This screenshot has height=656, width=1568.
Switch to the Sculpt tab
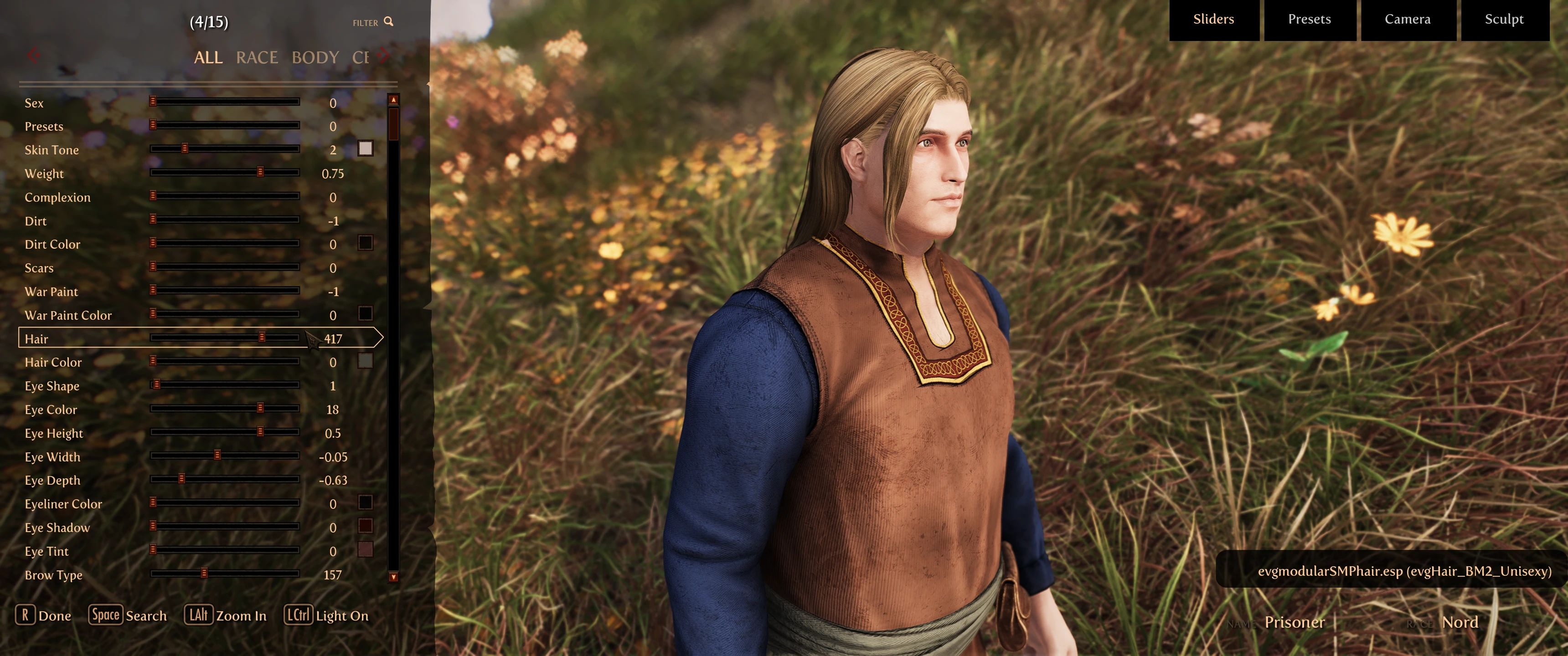[1504, 19]
